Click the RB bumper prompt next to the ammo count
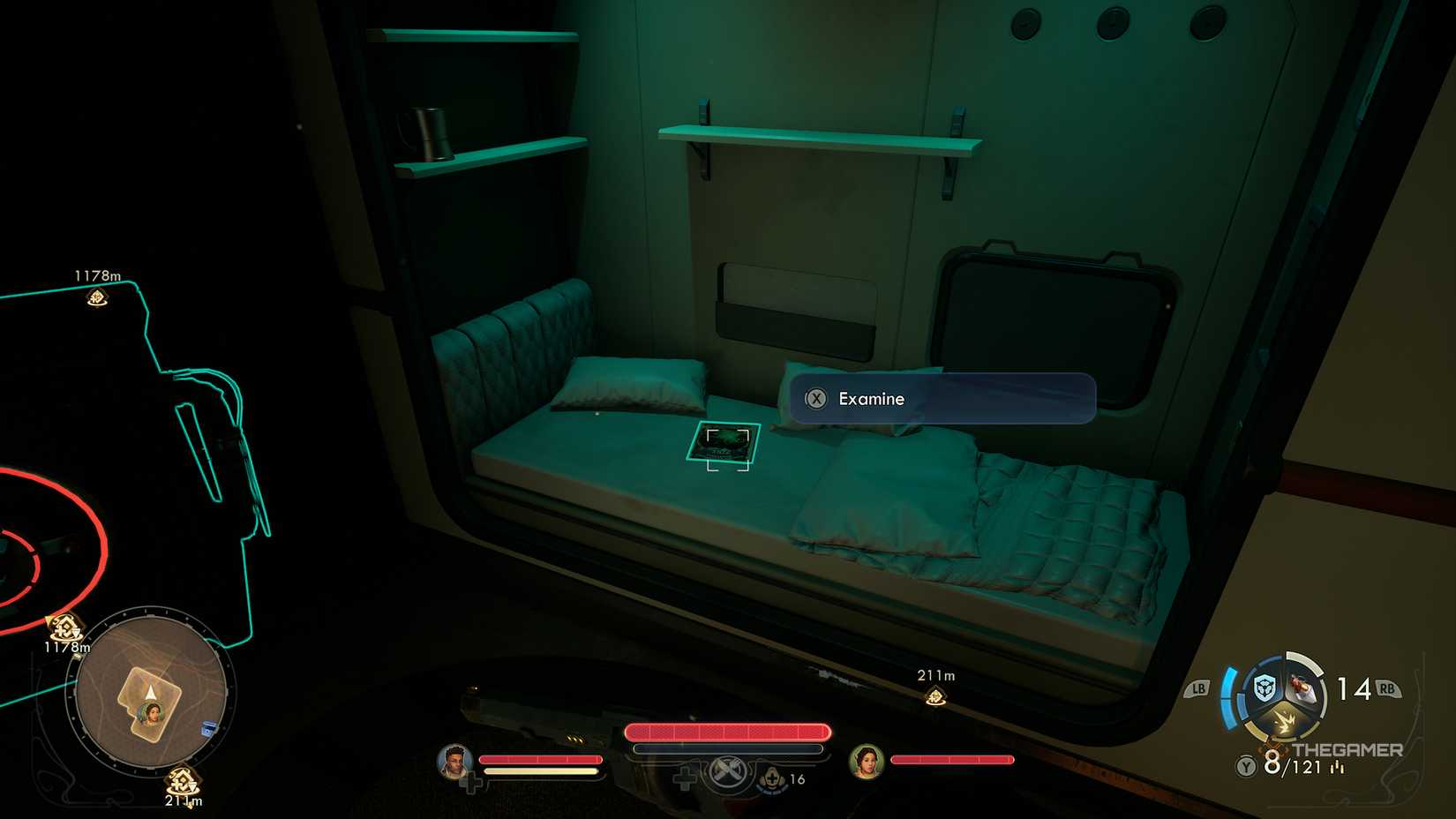Screen dimensions: 1456x819 [x=1389, y=688]
